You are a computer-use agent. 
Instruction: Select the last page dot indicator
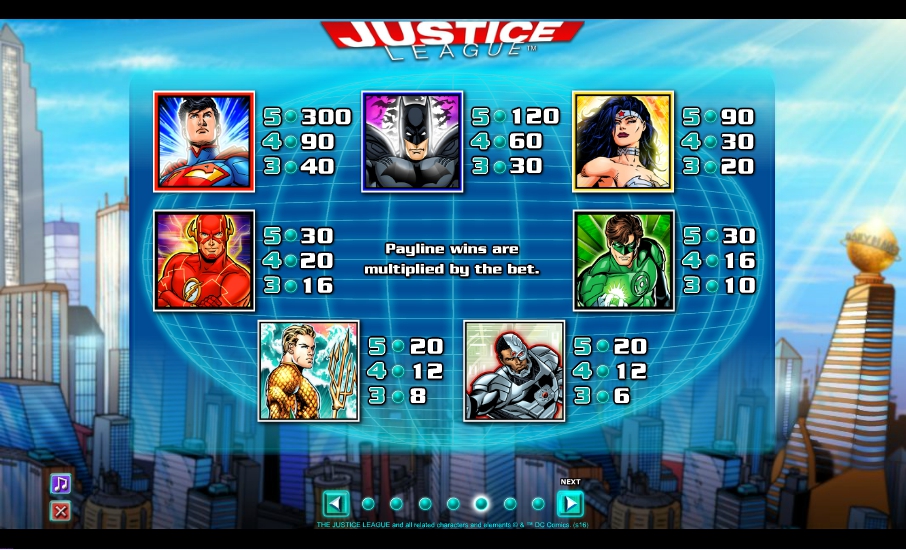pyautogui.click(x=538, y=503)
